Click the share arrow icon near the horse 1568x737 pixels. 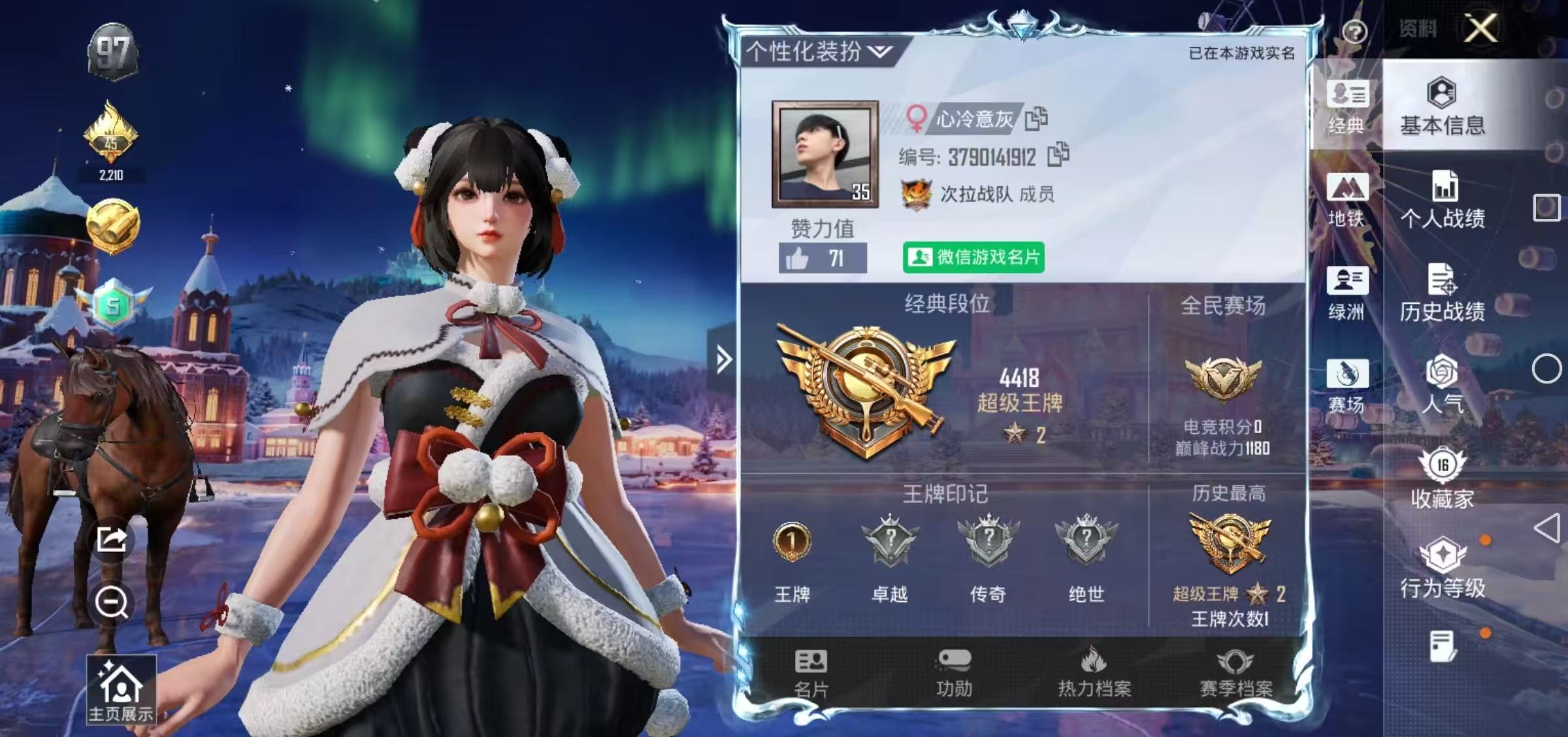(112, 538)
